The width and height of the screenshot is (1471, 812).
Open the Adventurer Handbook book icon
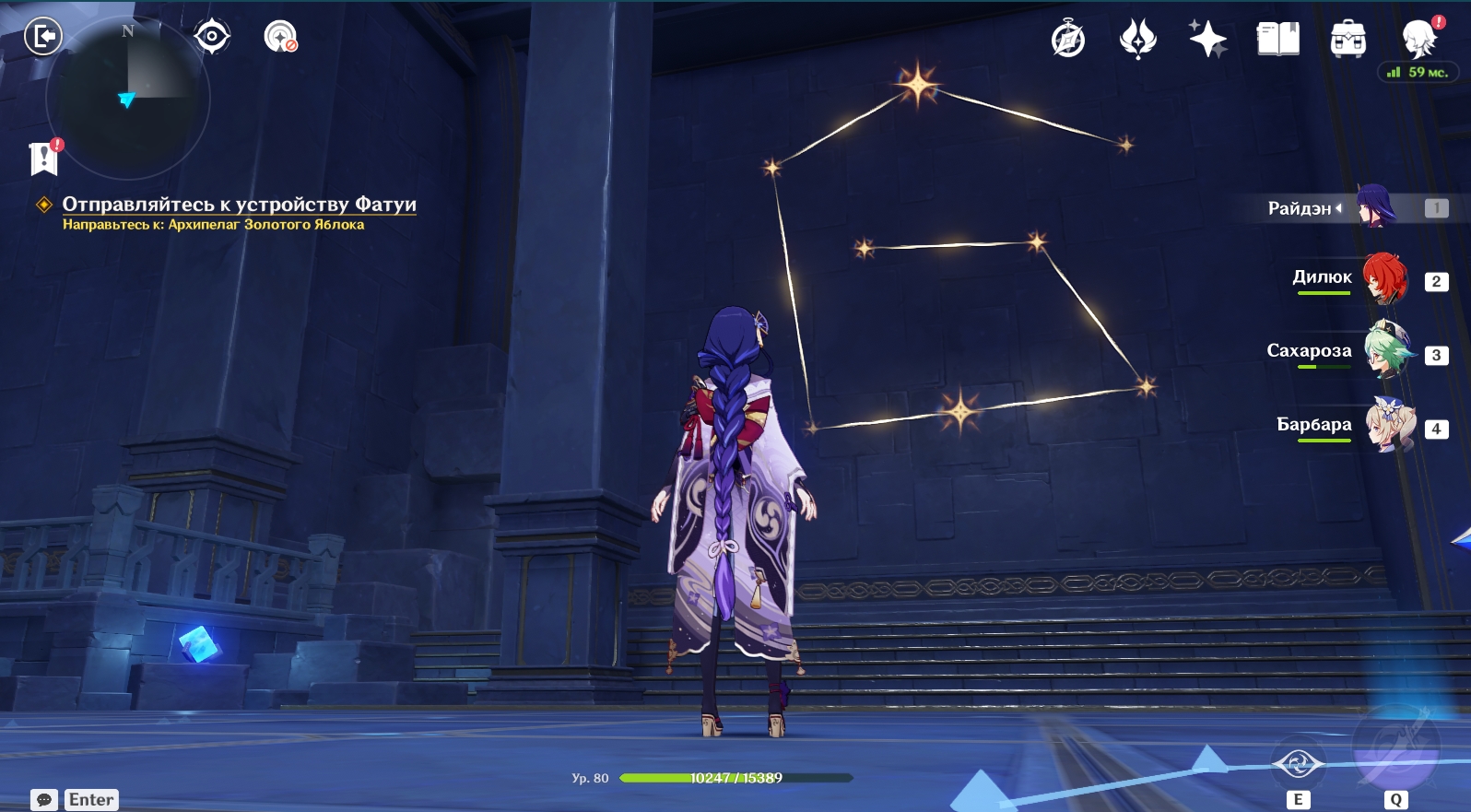(x=1277, y=40)
